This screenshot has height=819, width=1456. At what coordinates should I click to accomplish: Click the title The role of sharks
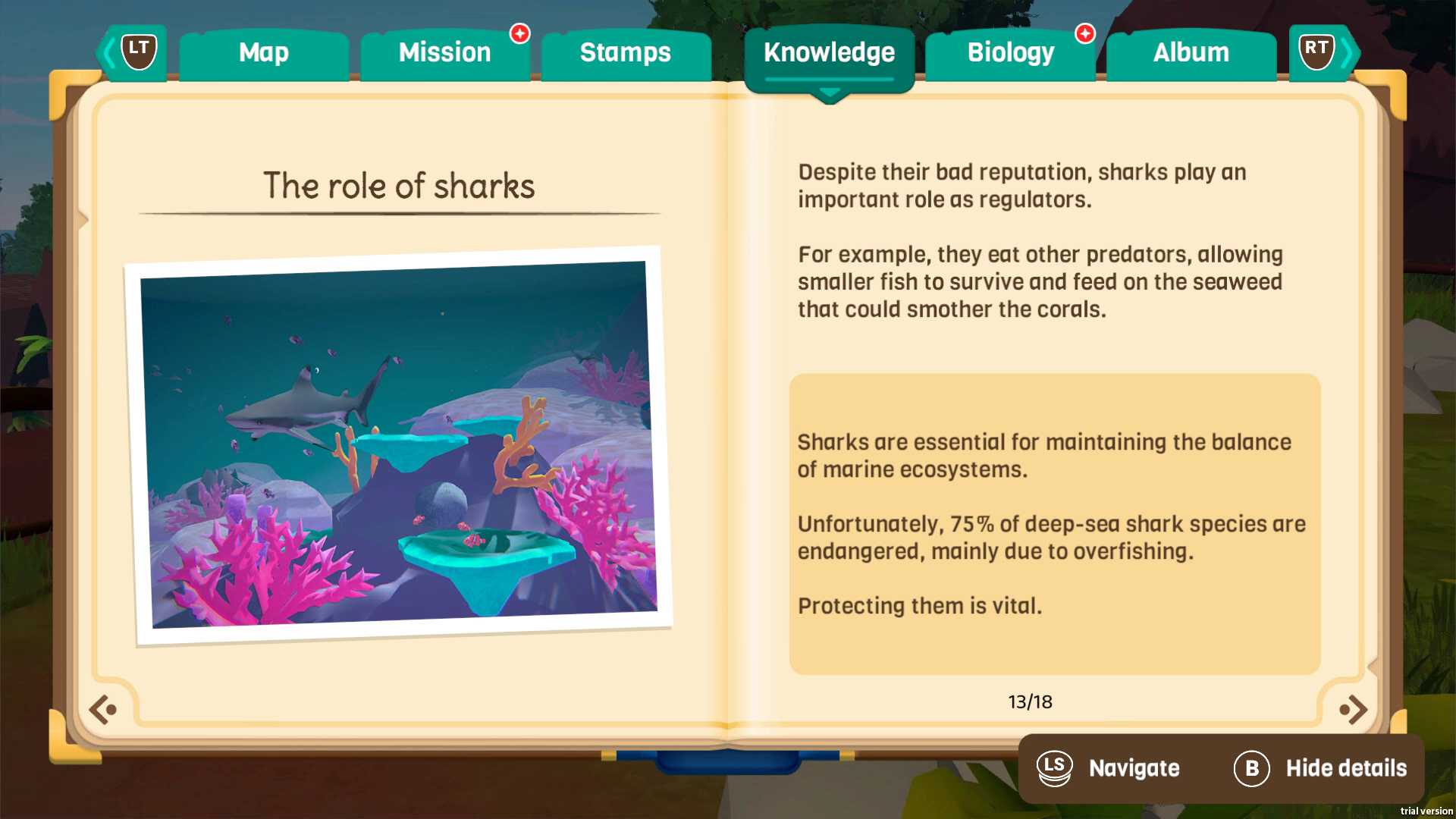coord(400,185)
